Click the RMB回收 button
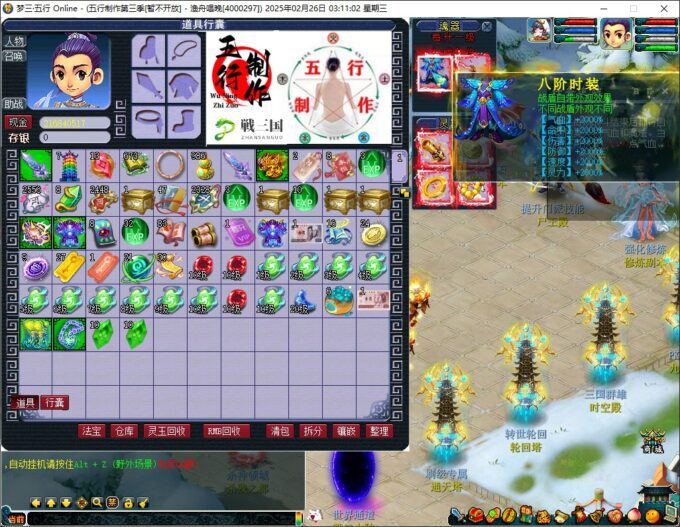The height and width of the screenshot is (527, 680). (x=226, y=431)
